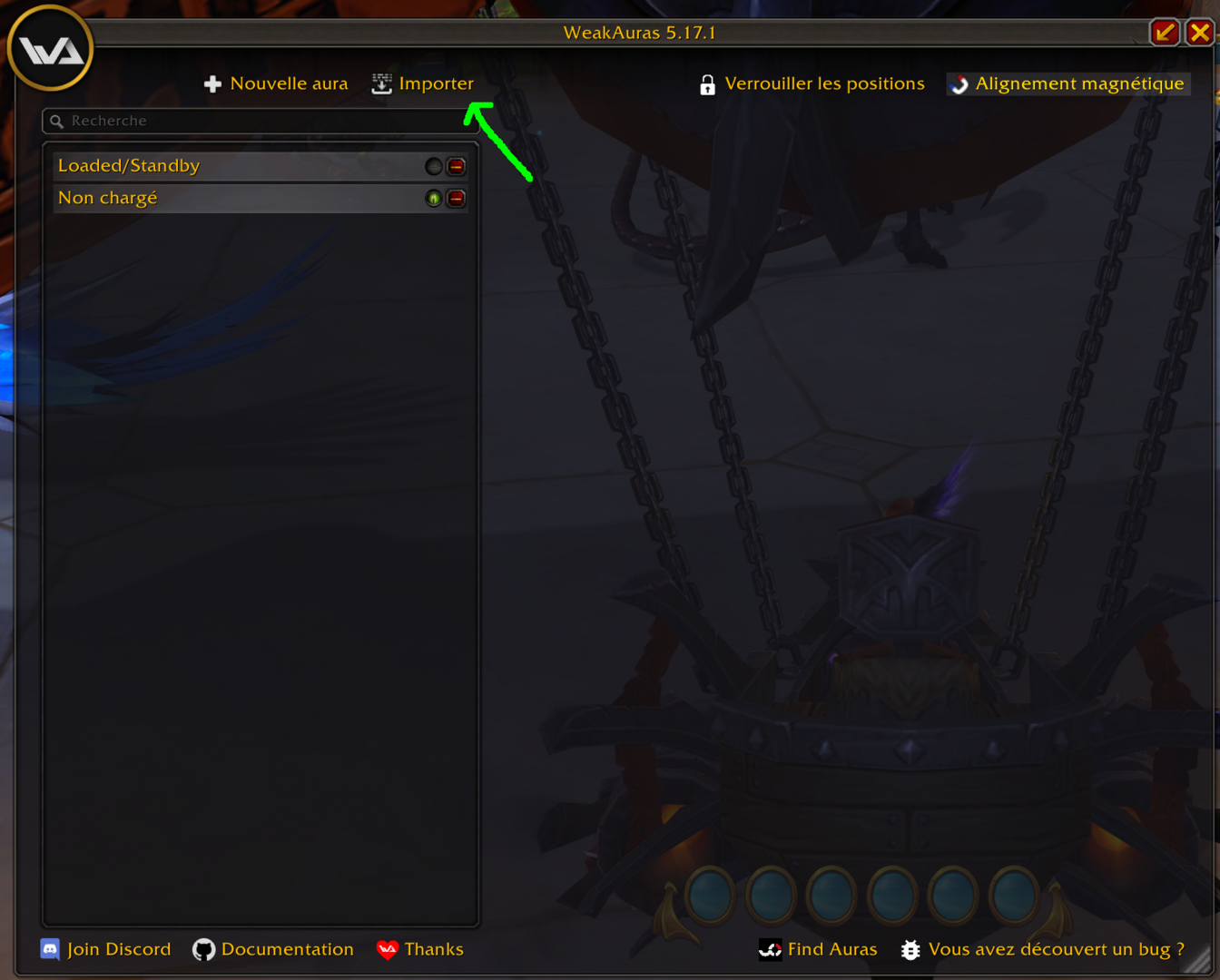Toggle Alignement magnétique snapping

coord(1067,83)
